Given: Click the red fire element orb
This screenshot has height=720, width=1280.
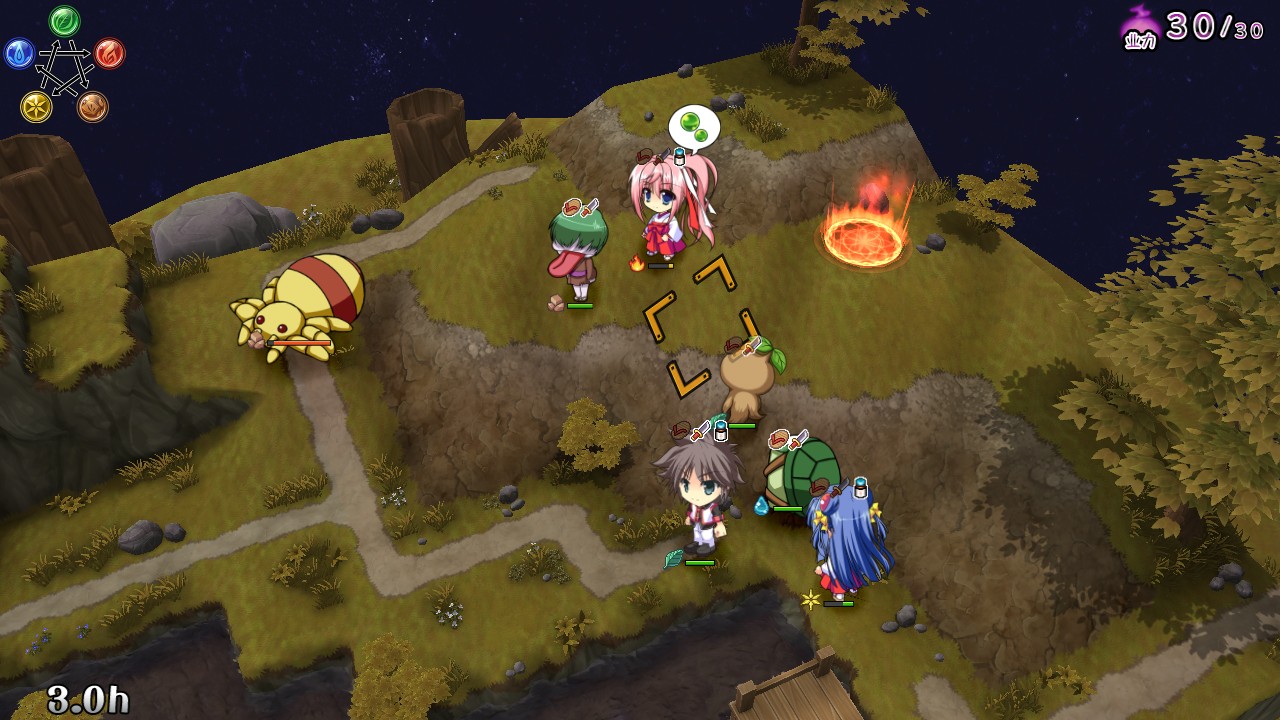Looking at the screenshot, I should tap(110, 53).
